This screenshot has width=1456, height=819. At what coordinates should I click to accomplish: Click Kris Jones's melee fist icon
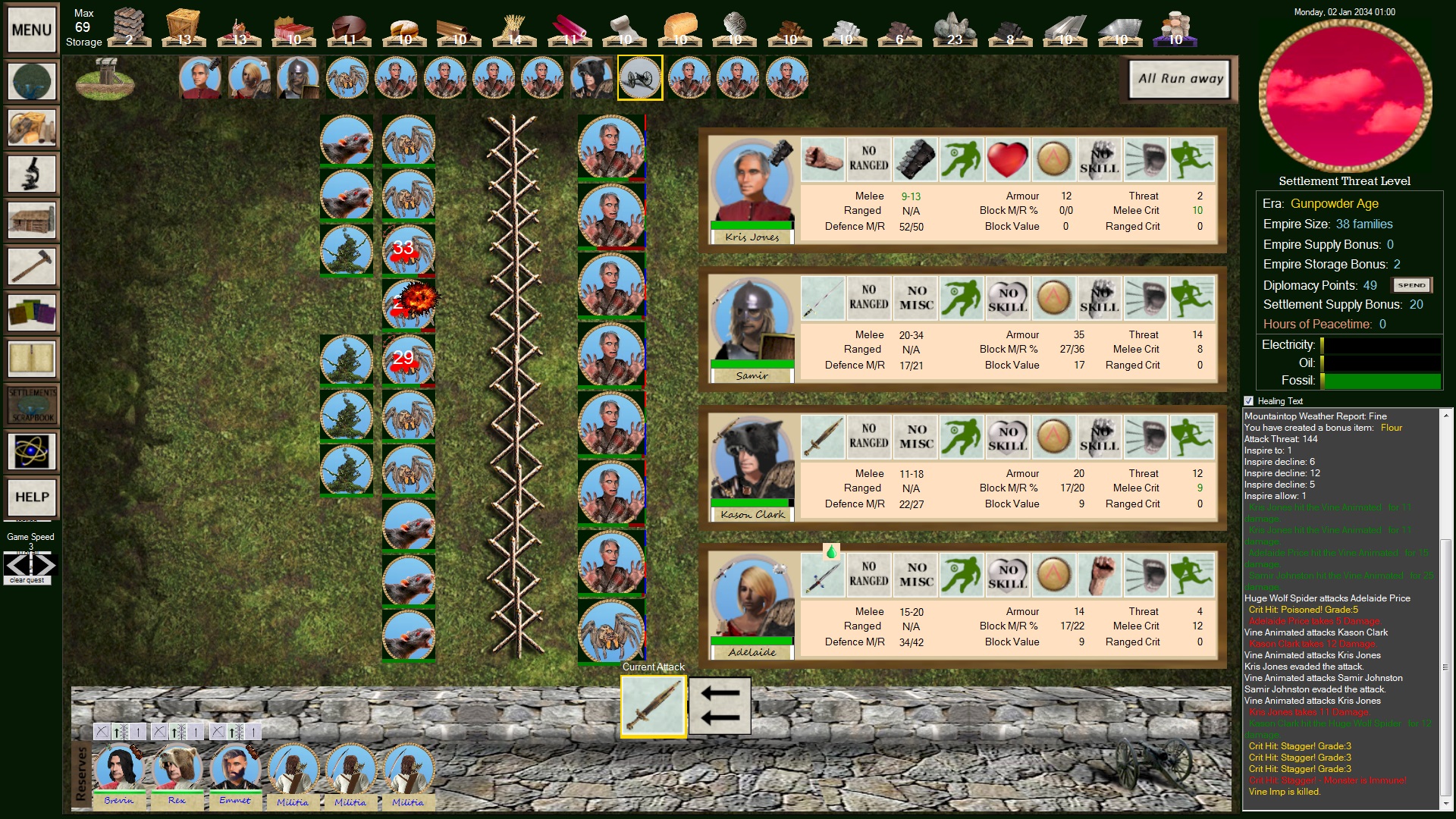click(x=823, y=160)
